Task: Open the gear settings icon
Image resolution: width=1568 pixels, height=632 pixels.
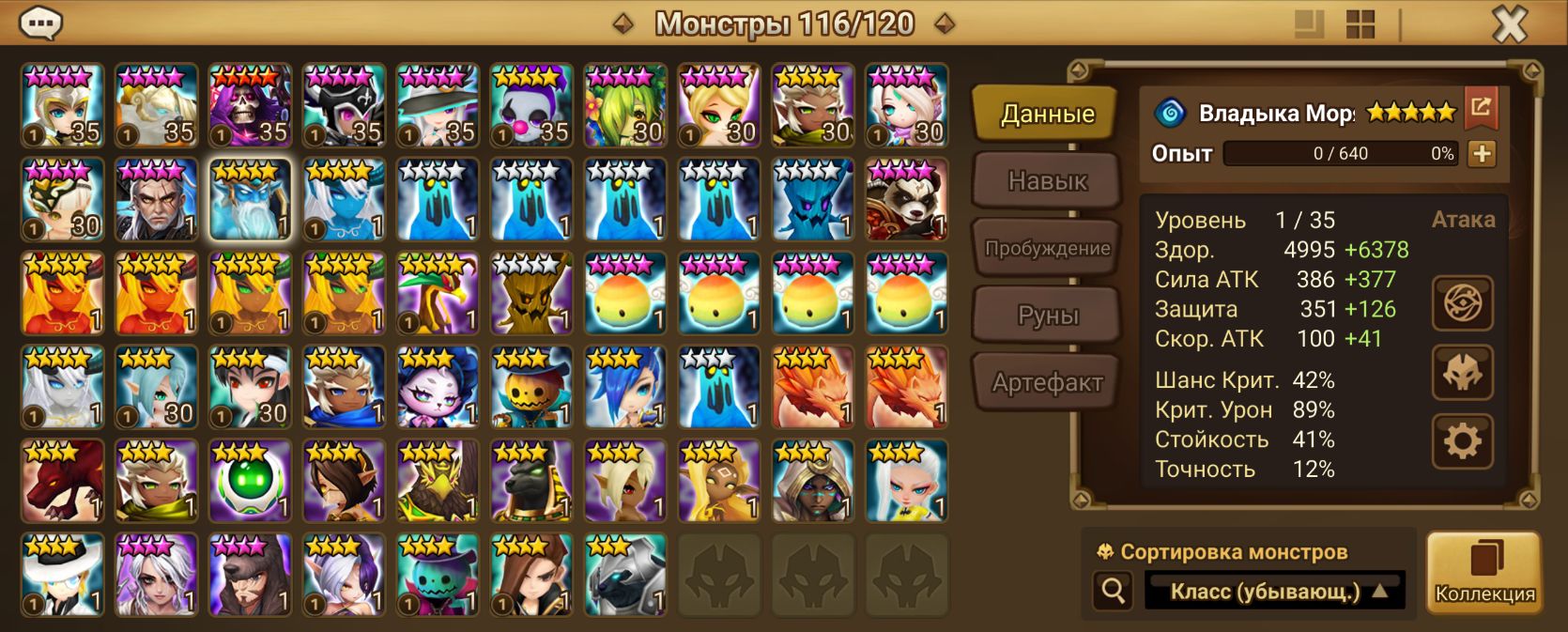Action: [x=1462, y=441]
